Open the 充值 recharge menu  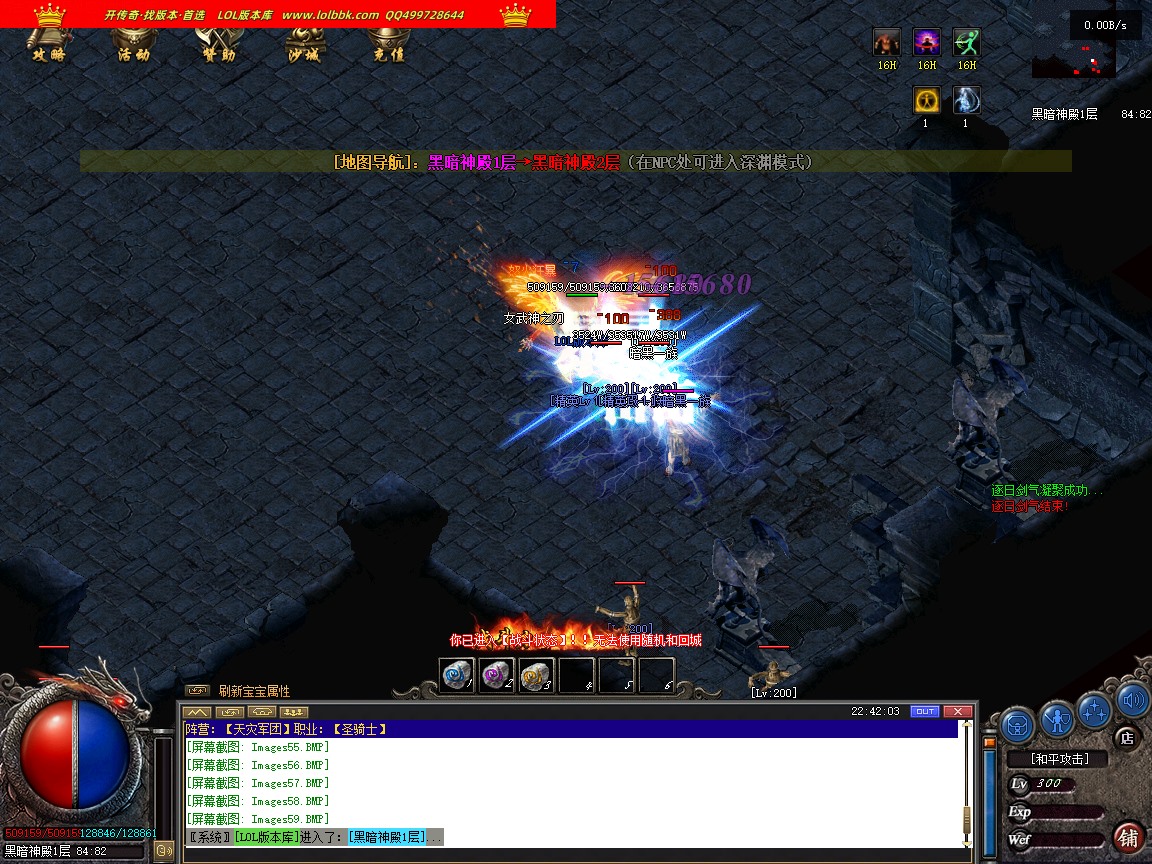[x=388, y=45]
